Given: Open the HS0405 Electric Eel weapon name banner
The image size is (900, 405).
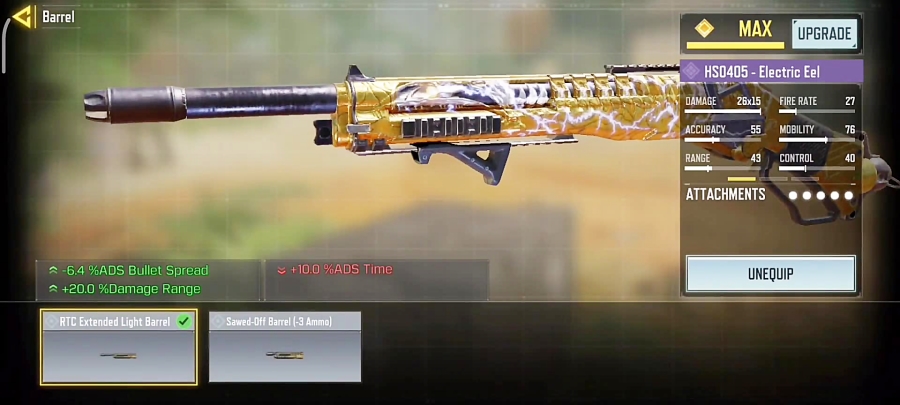Looking at the screenshot, I should pos(770,72).
